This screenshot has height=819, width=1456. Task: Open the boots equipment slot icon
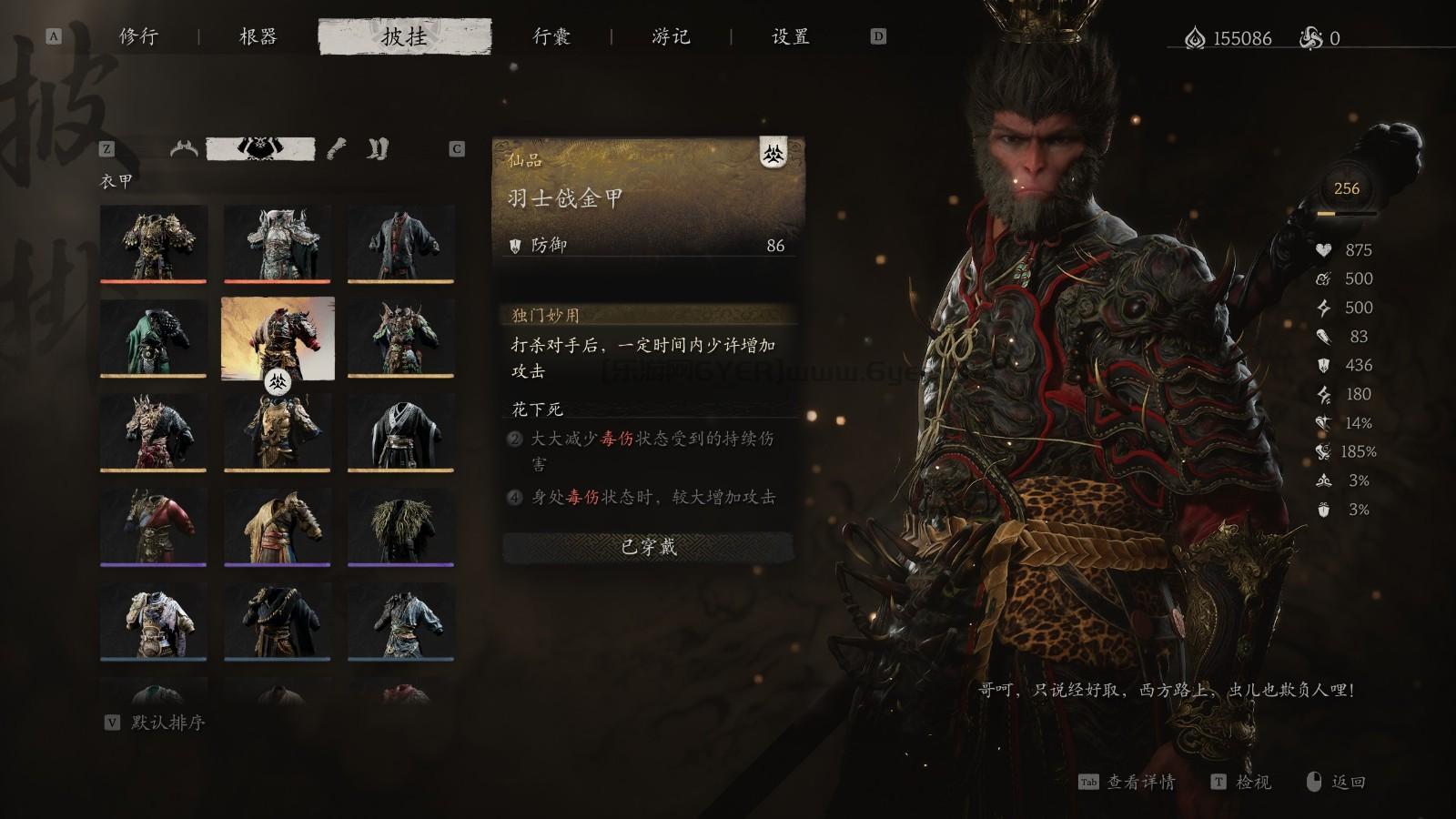click(377, 149)
